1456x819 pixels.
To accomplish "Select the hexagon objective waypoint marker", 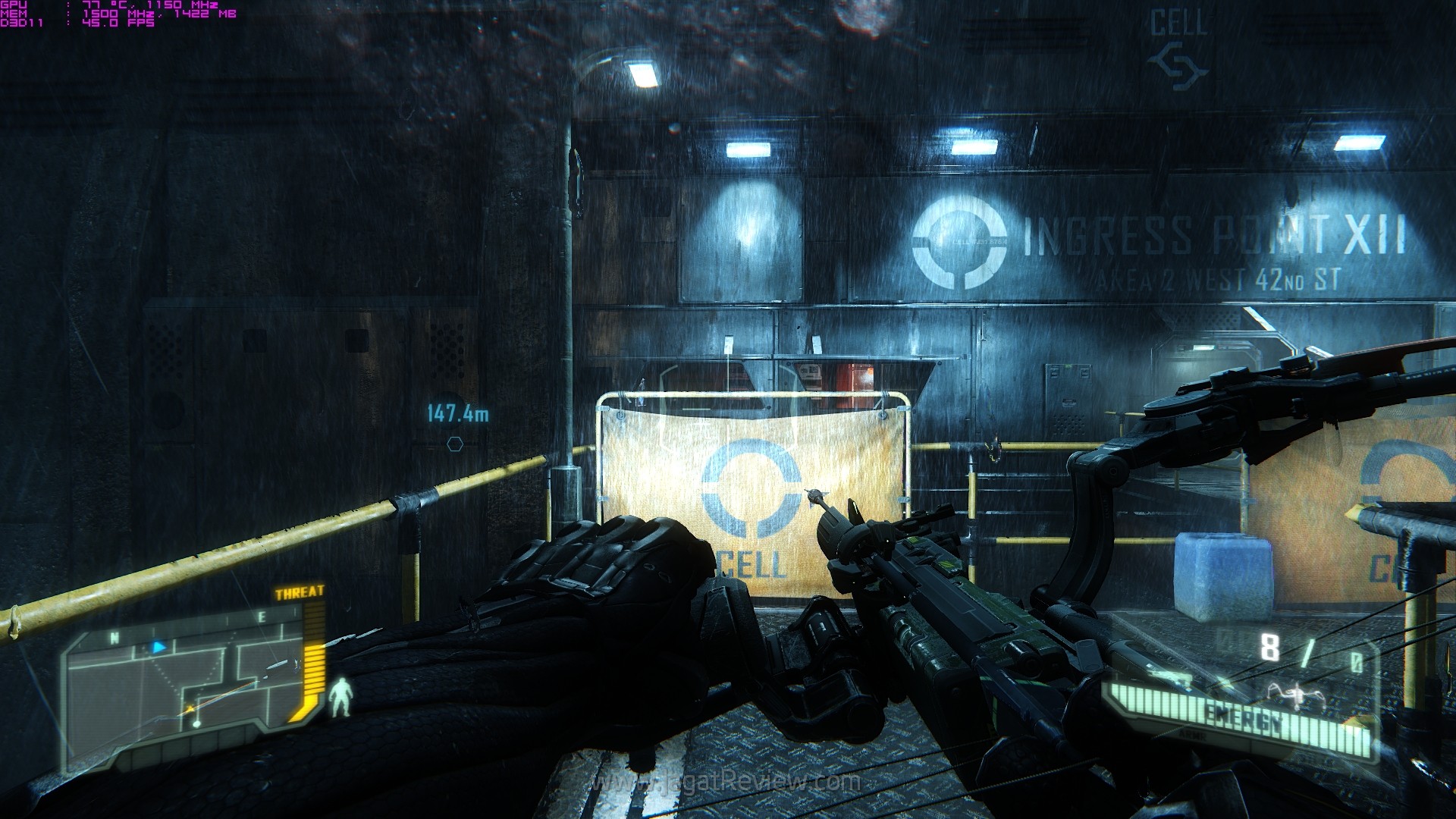I will (x=455, y=444).
